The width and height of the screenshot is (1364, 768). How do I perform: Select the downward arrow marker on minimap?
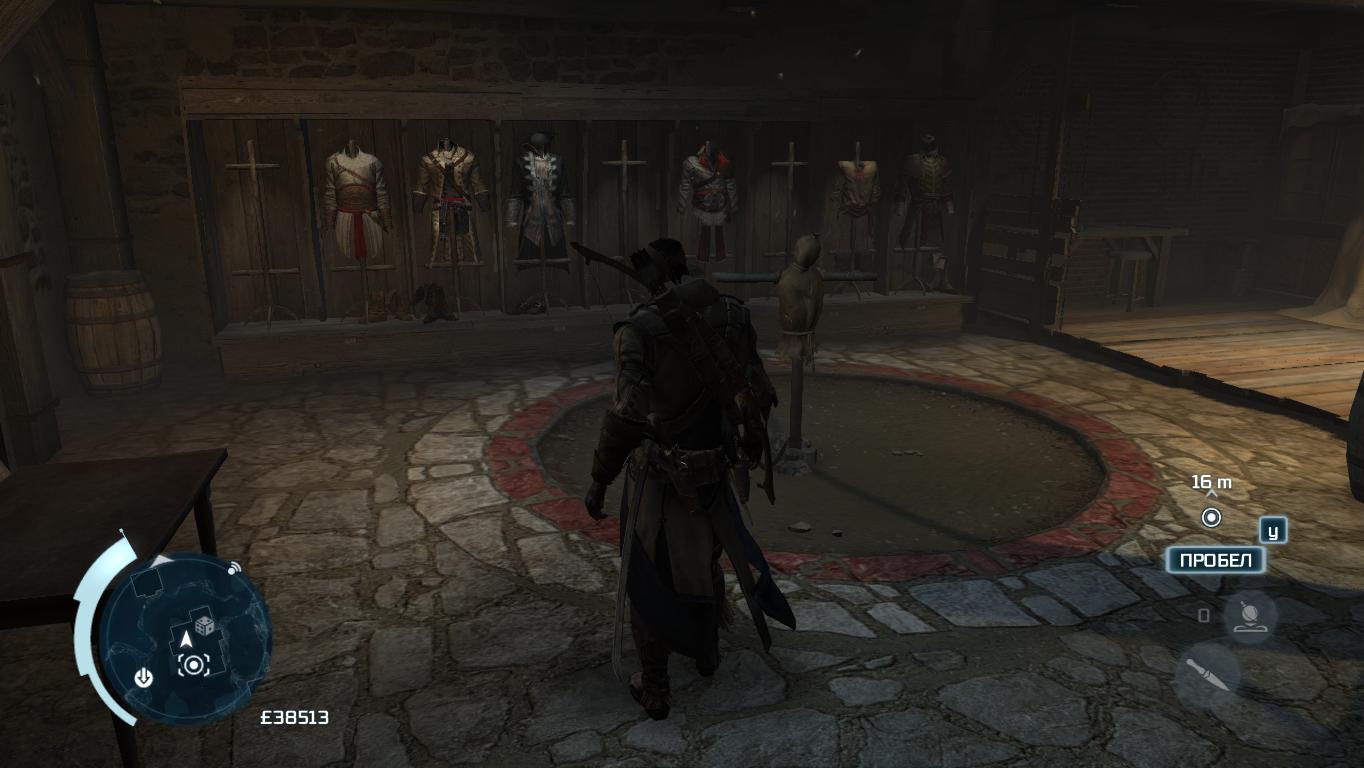(144, 679)
